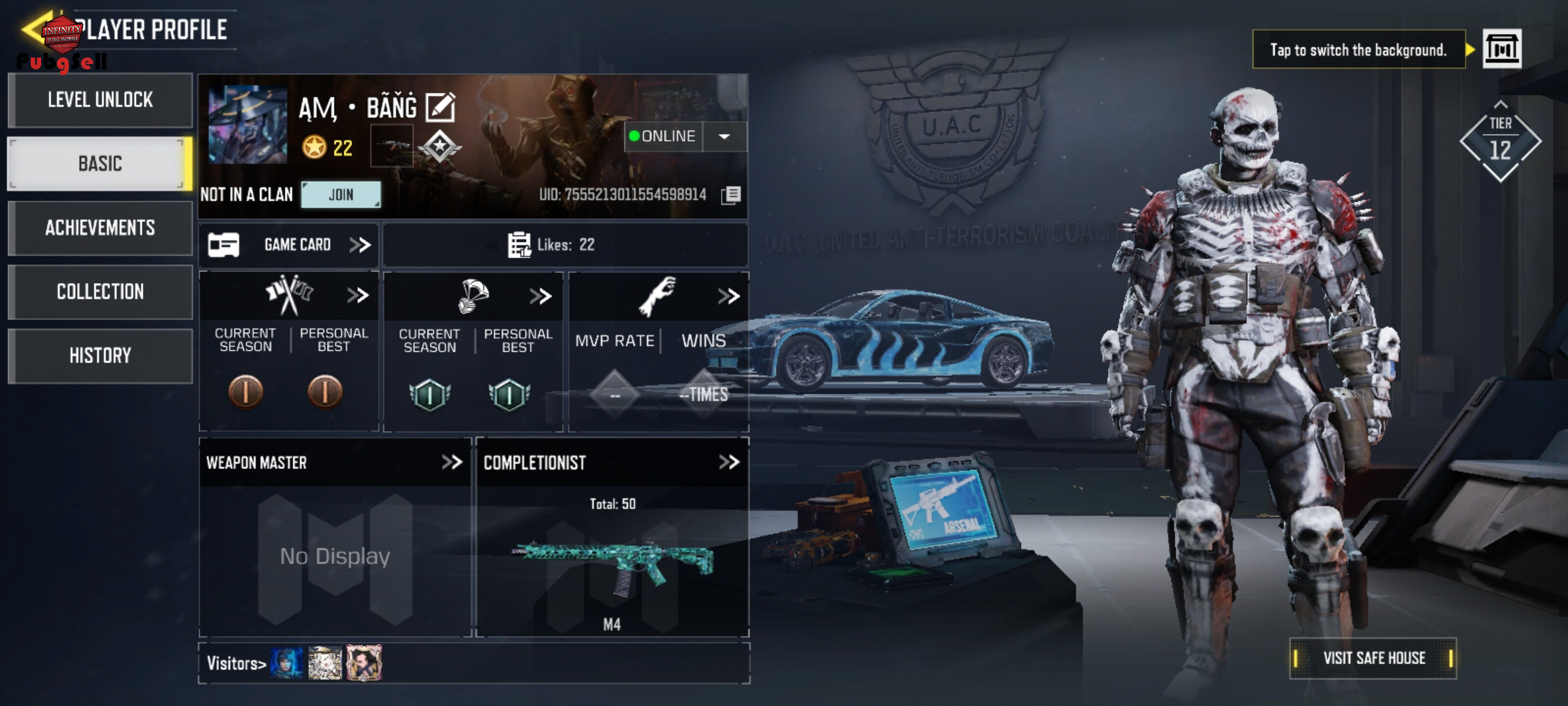The width and height of the screenshot is (1568, 706).
Task: Switch the background using the gallery icon
Action: click(1501, 49)
